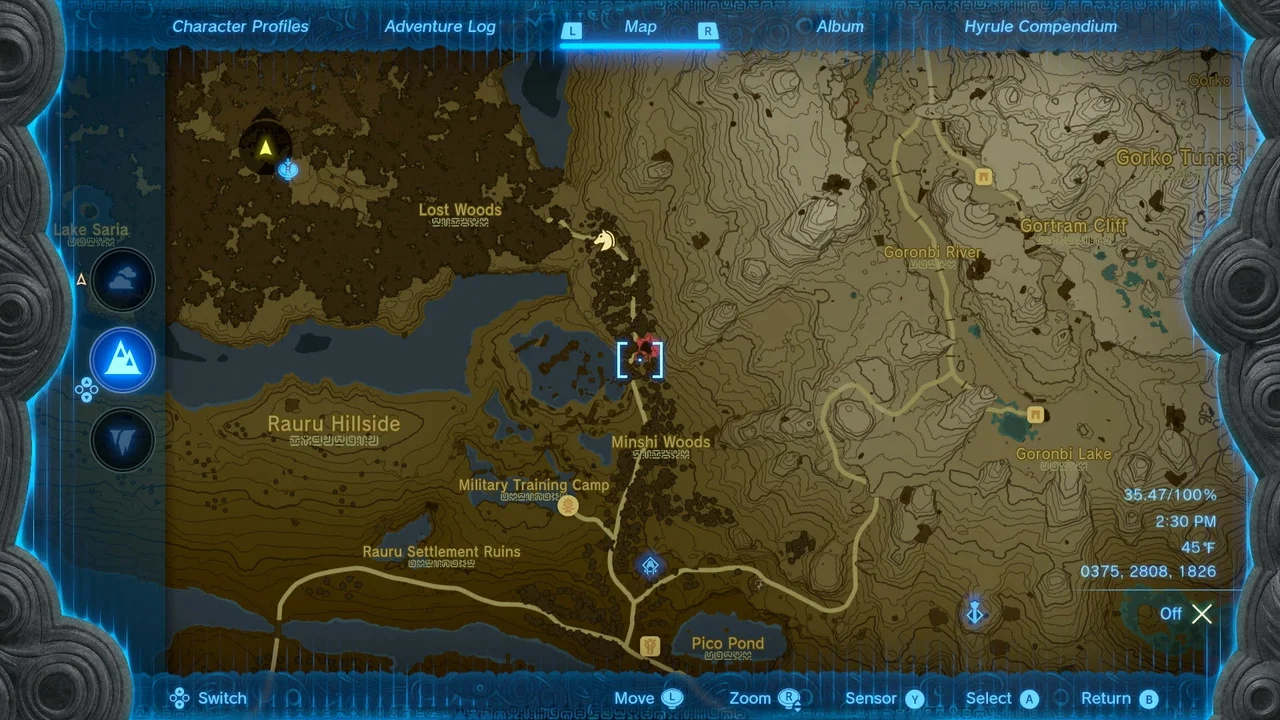Open the Adventure Log tab
This screenshot has width=1280, height=720.
440,27
